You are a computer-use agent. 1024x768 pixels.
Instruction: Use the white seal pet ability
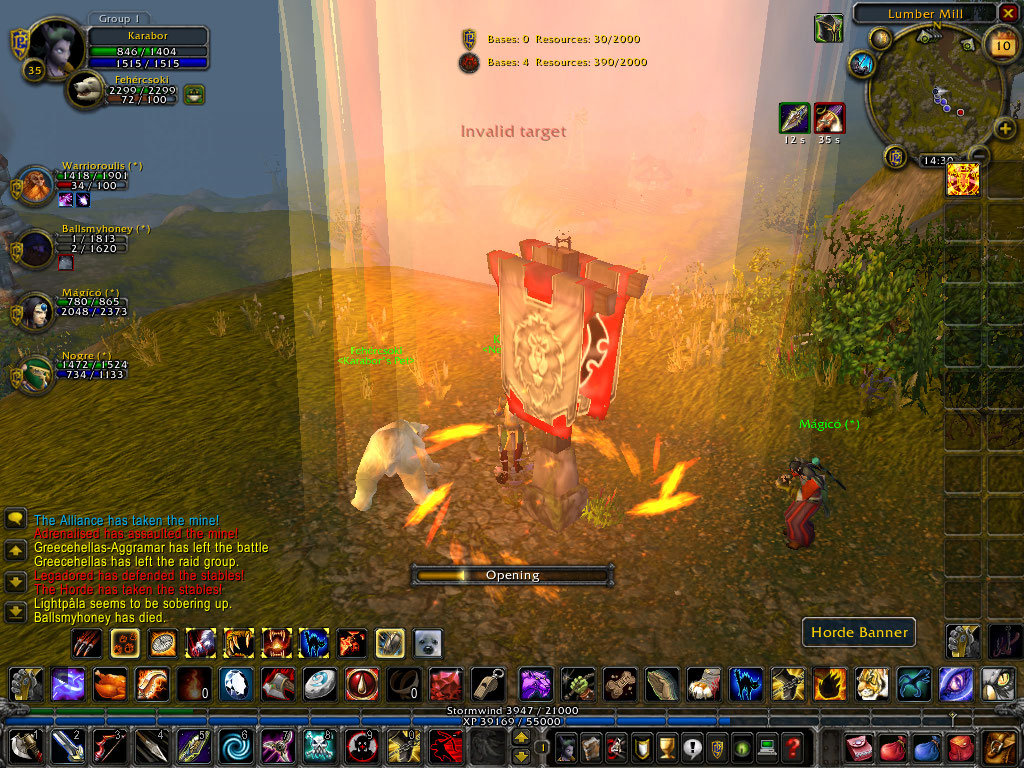(x=428, y=643)
